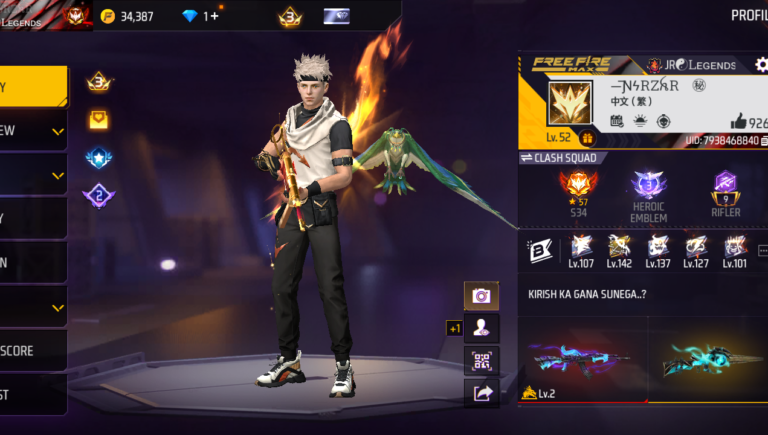The width and height of the screenshot is (768, 435).
Task: Inspect the Lv.142 weapon mastery icon
Action: 619,250
